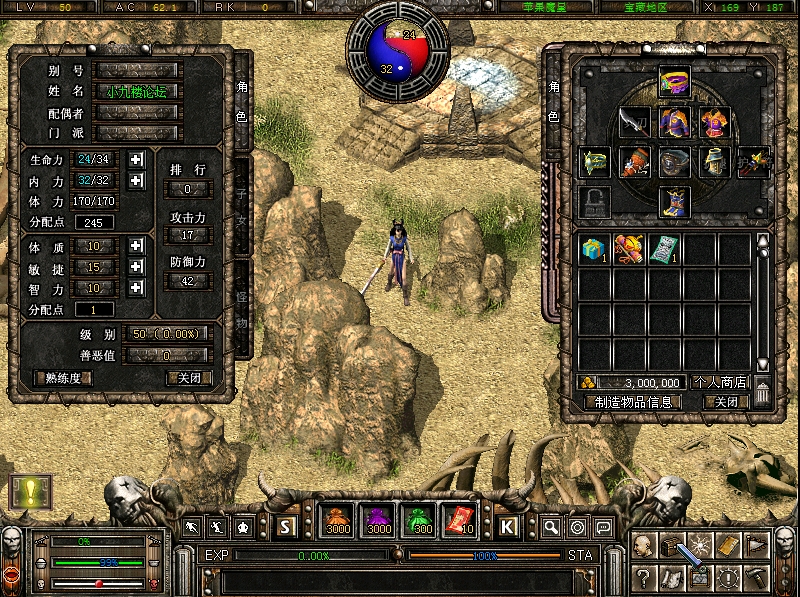Raise the 体质 attribute by one
This screenshot has width=800, height=597.
point(136,246)
